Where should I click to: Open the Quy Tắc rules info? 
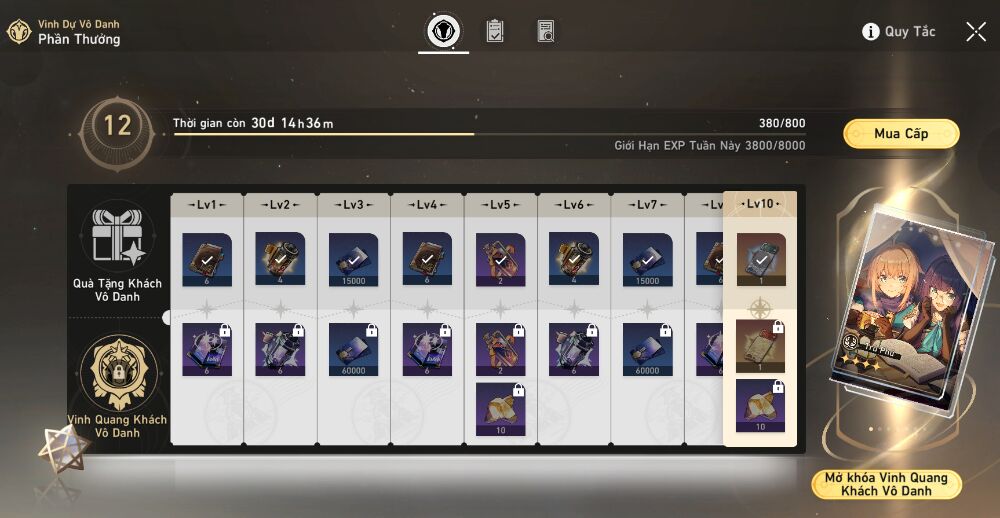click(899, 32)
